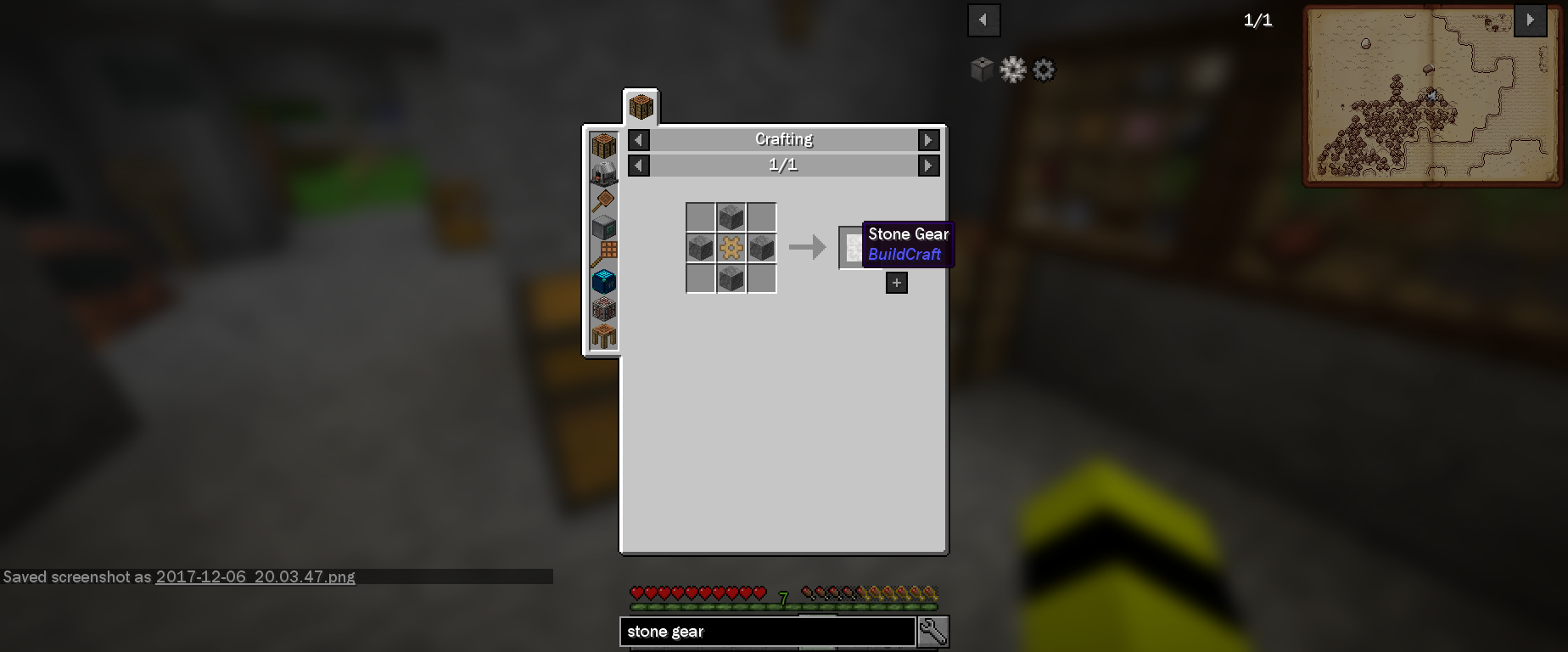Image resolution: width=1568 pixels, height=652 pixels.
Task: Click the saved screenshot filename link
Action: [x=256, y=576]
